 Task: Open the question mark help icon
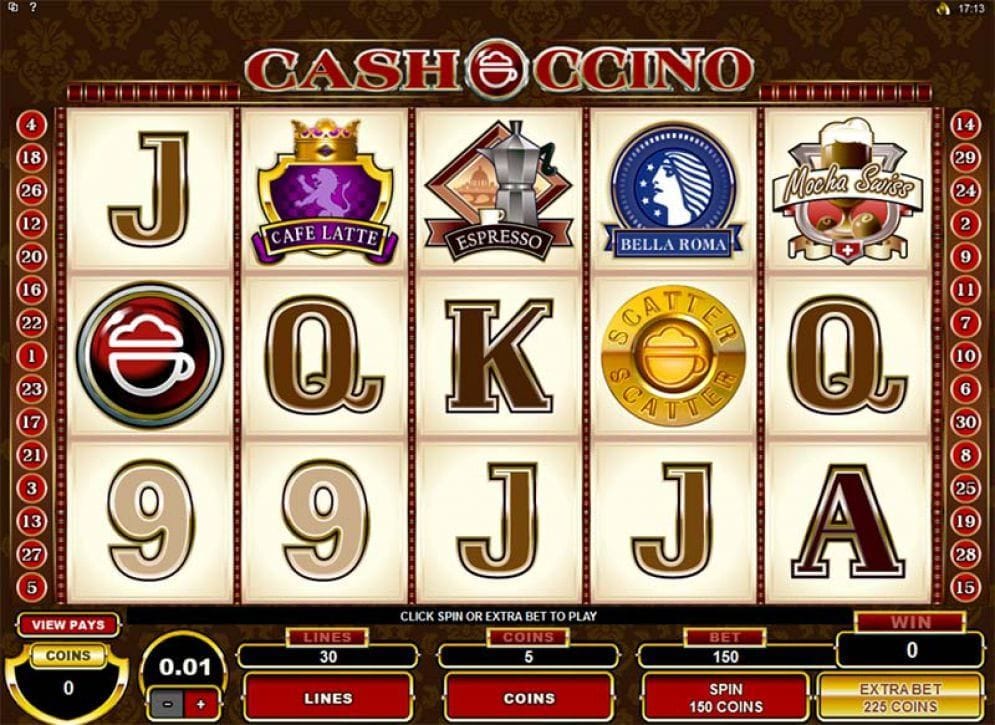(33, 8)
